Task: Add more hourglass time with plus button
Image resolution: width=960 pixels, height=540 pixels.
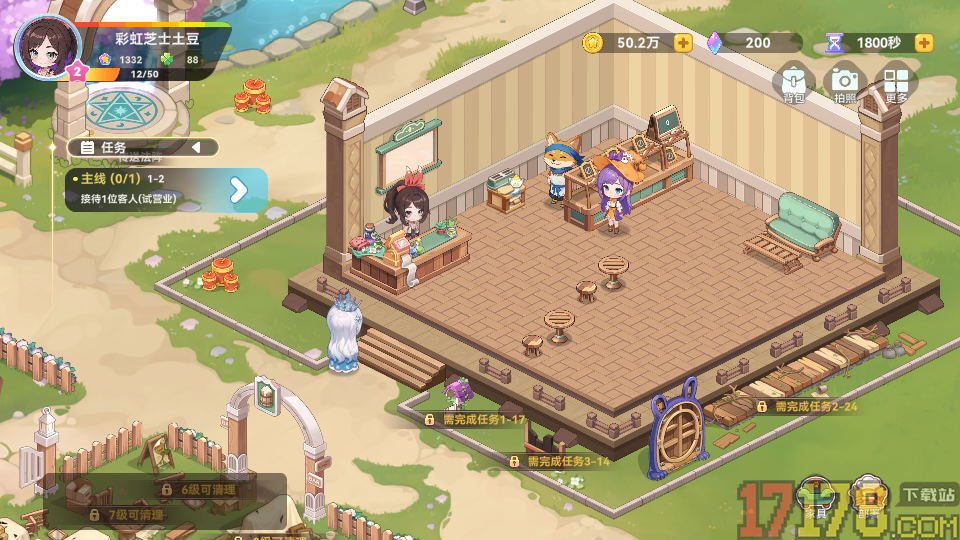Action: [x=923, y=43]
